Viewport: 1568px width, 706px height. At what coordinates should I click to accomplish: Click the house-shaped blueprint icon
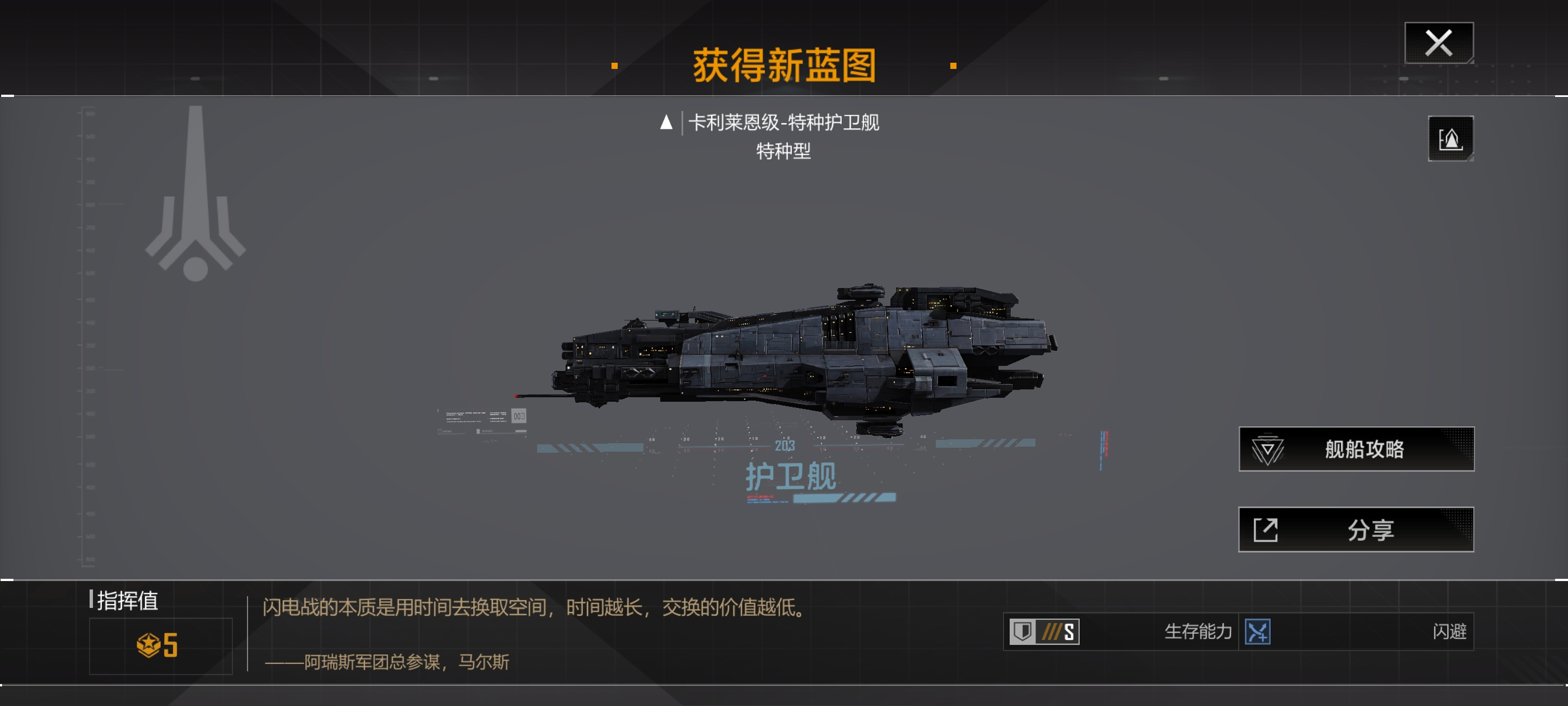[1450, 139]
